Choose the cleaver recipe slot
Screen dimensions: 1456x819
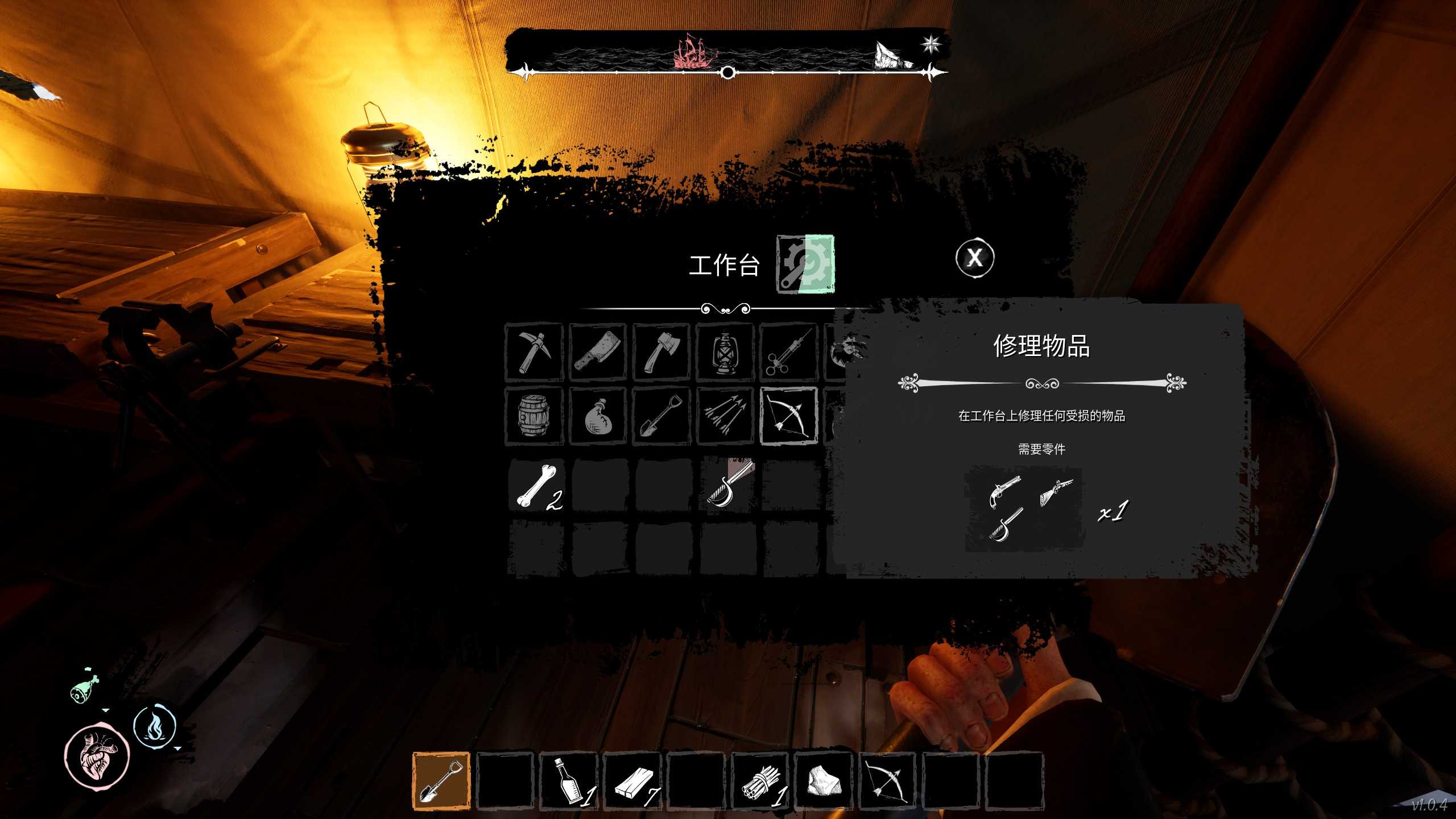coord(597,352)
